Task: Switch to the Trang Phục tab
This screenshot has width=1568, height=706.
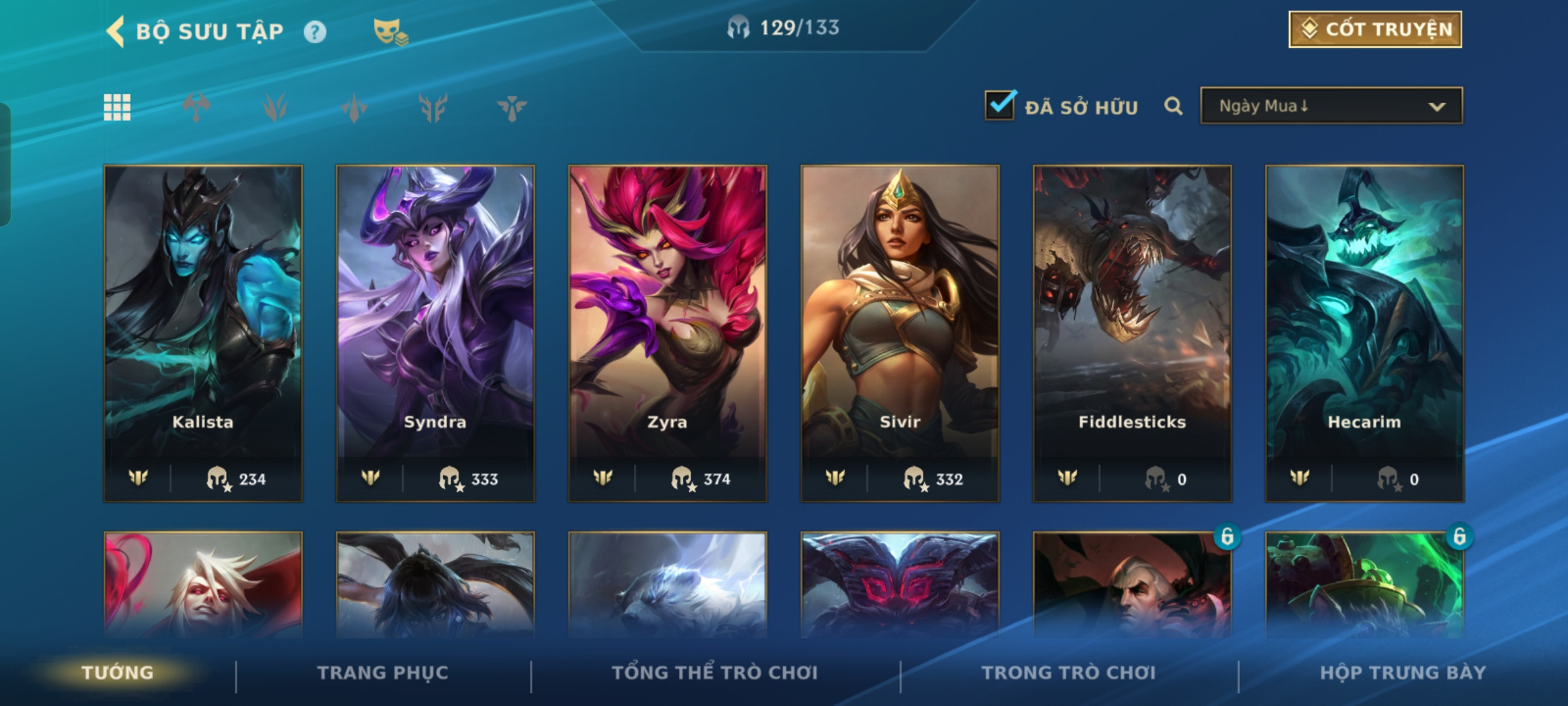Action: tap(383, 673)
